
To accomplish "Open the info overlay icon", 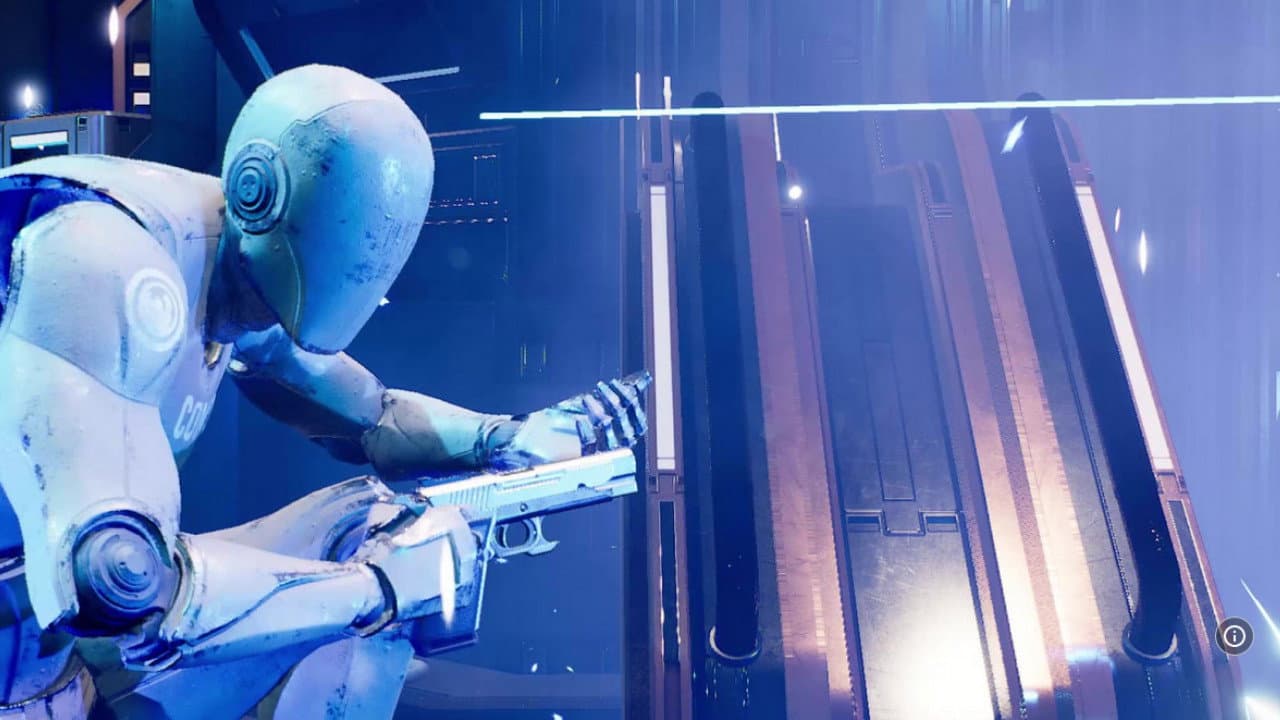I will coord(1234,636).
